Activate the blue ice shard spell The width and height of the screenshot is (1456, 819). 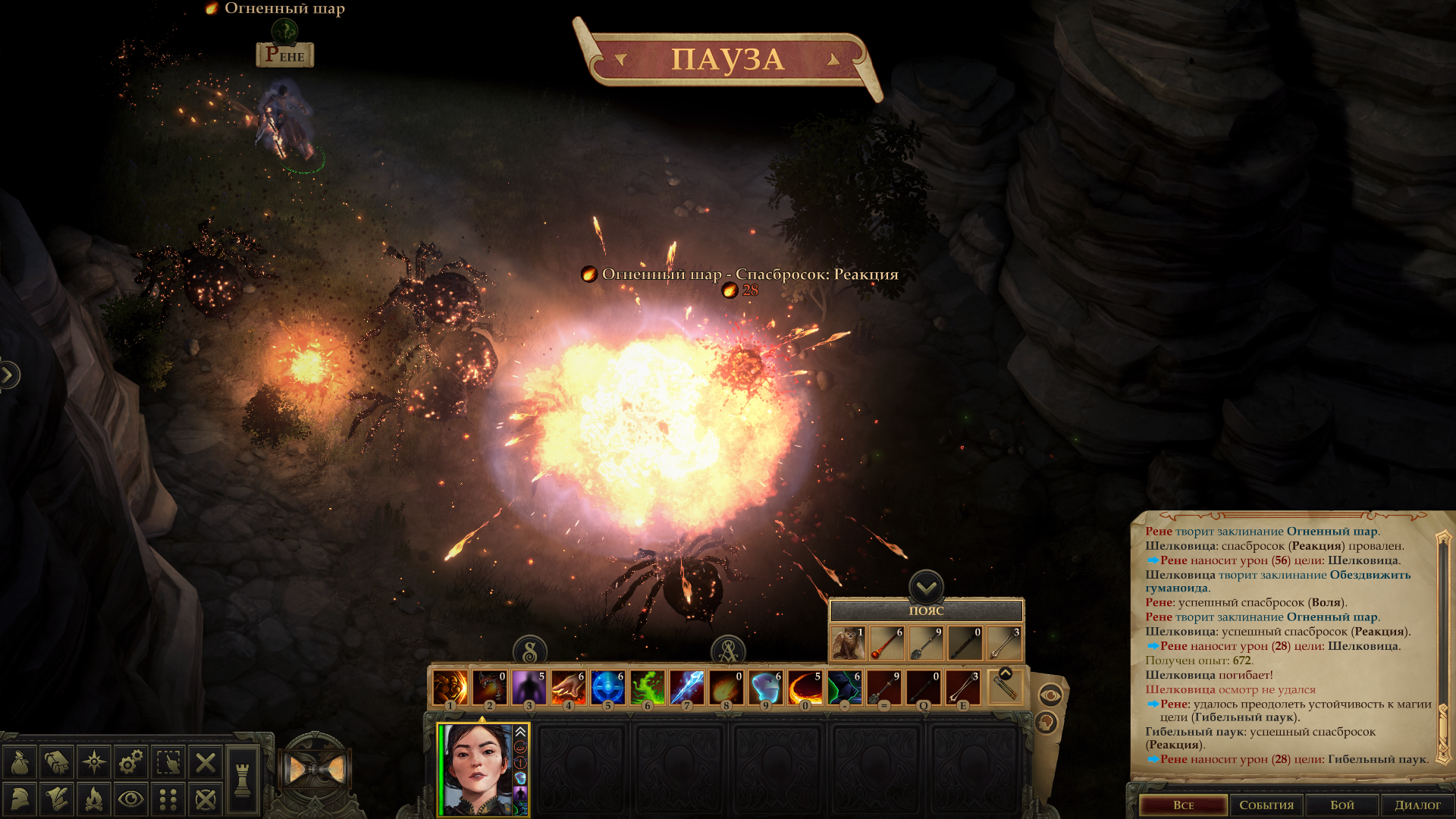pyautogui.click(x=686, y=688)
